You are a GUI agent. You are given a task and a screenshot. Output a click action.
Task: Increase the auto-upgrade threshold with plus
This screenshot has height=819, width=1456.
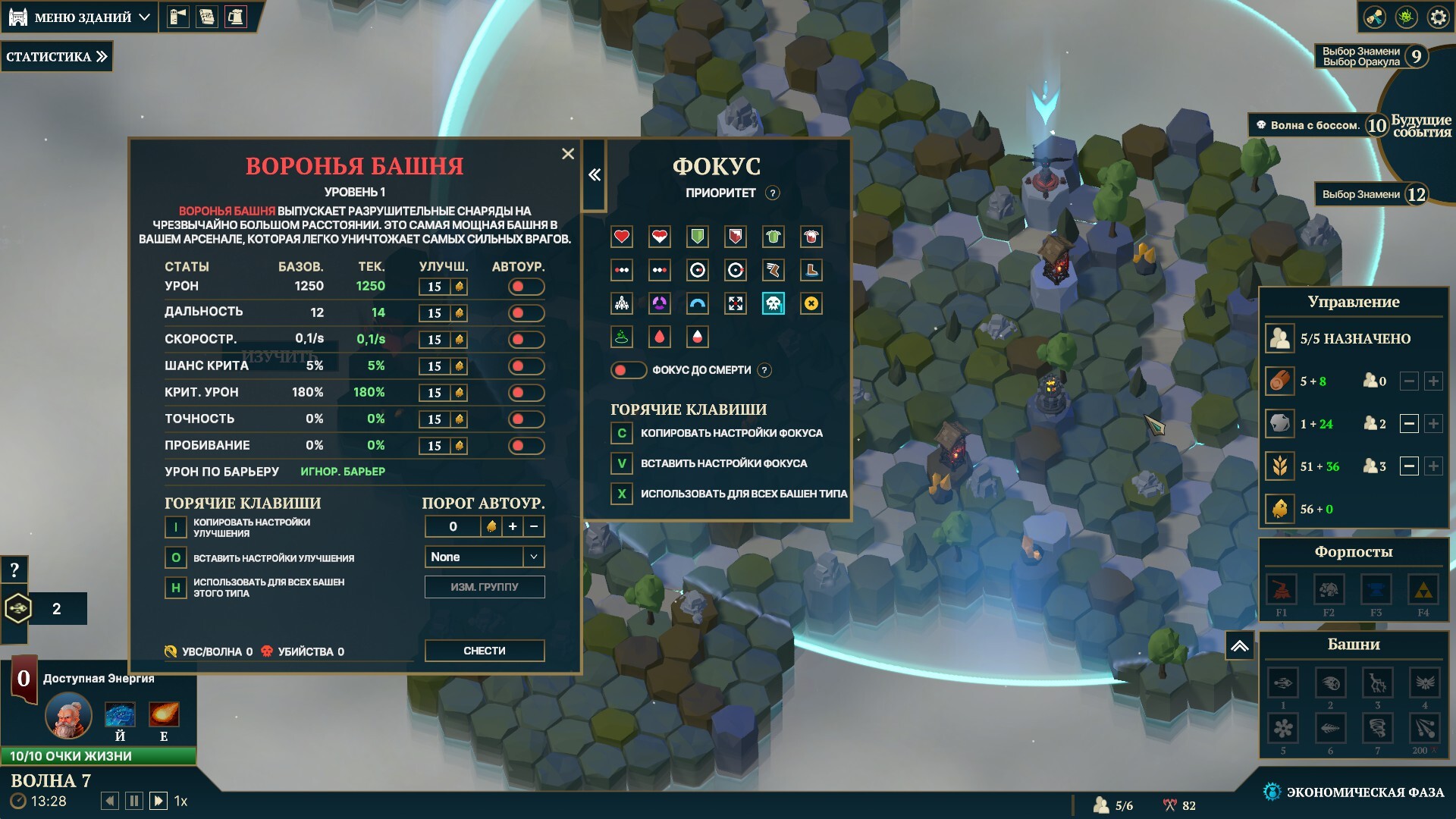click(513, 526)
